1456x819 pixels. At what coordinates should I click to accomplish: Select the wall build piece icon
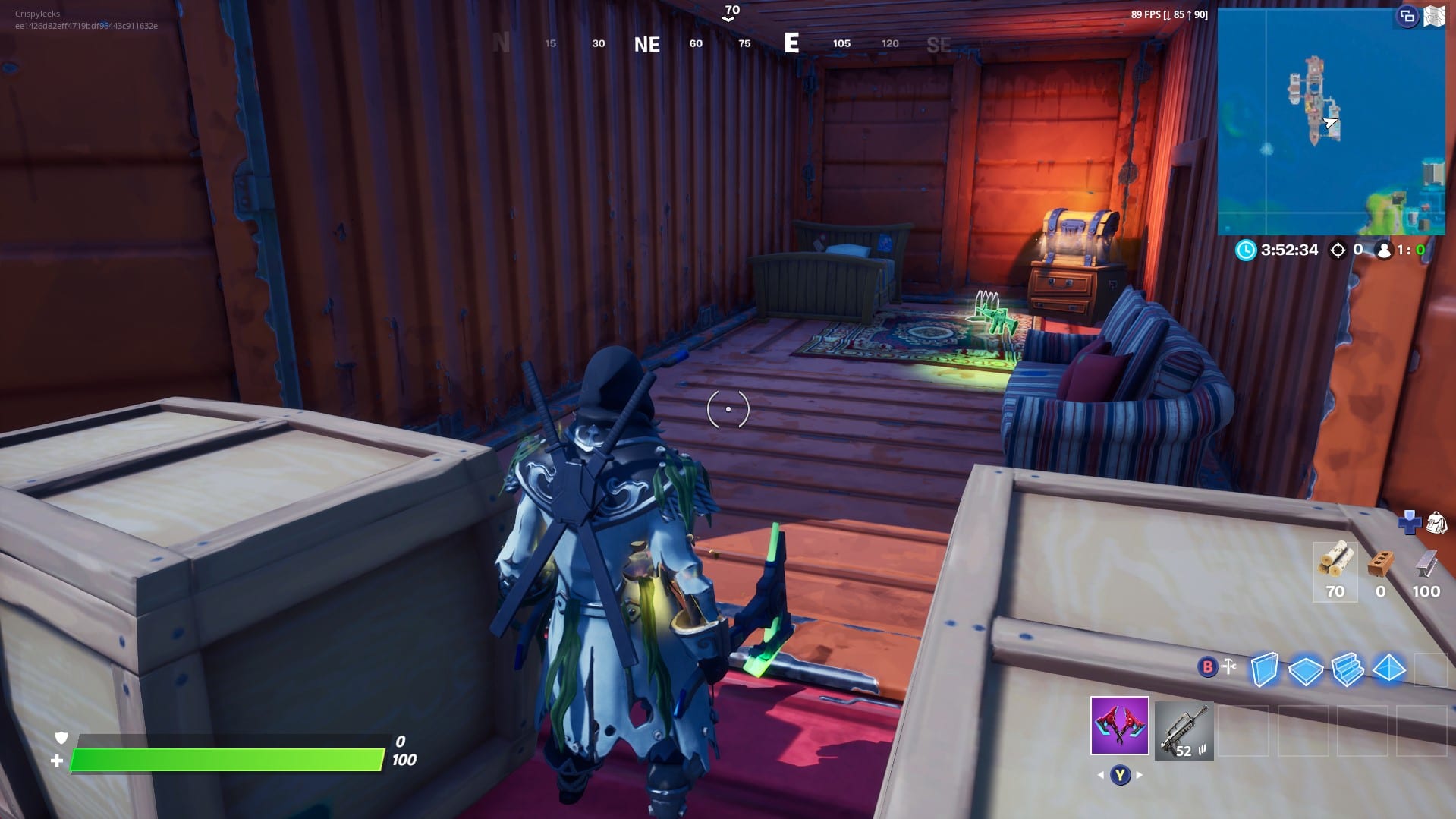pyautogui.click(x=1264, y=670)
